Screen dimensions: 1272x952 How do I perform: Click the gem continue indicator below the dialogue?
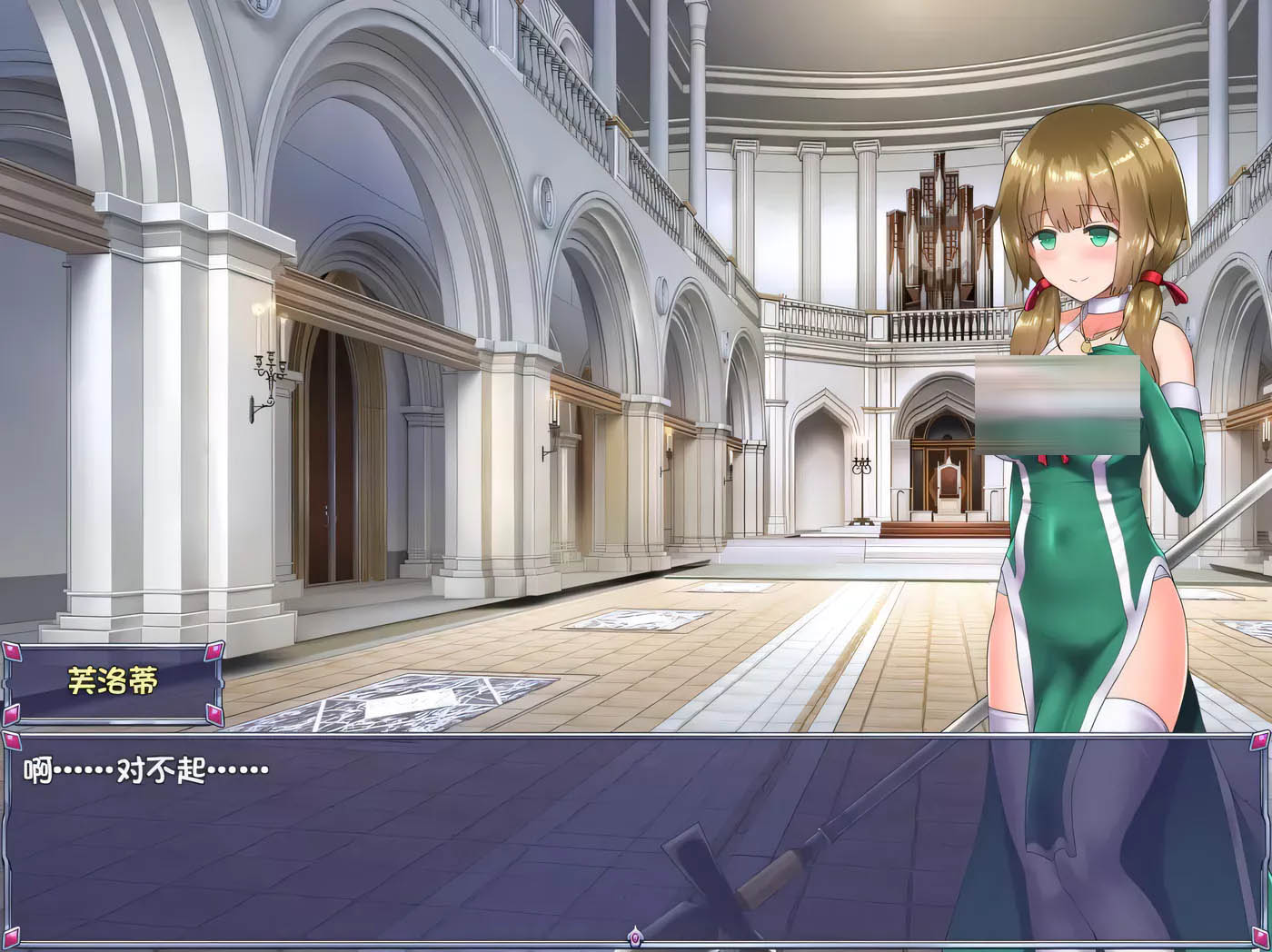tap(636, 936)
